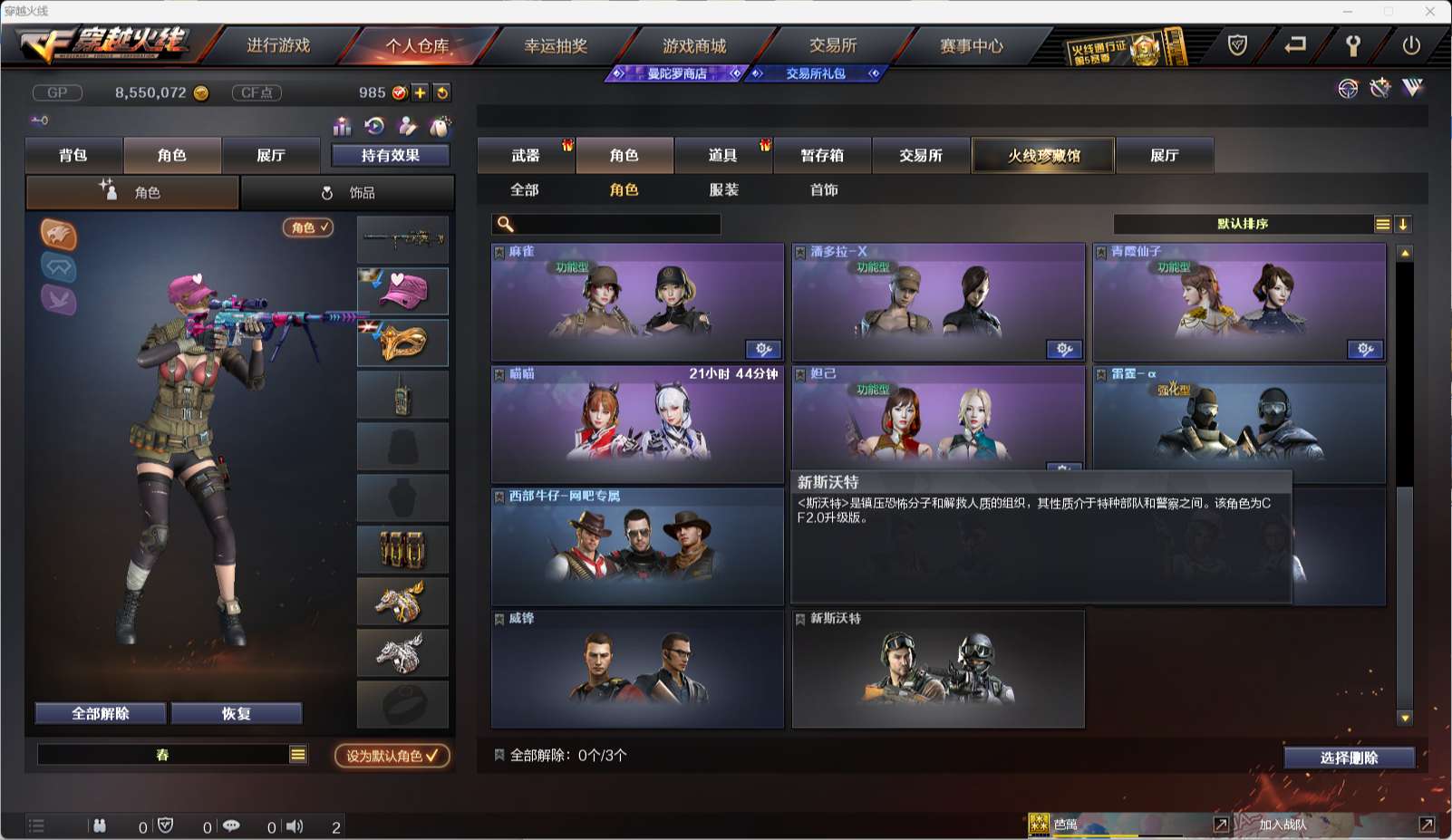Click the 全部解除 button
Screen dimensions: 1452x840
click(x=100, y=713)
